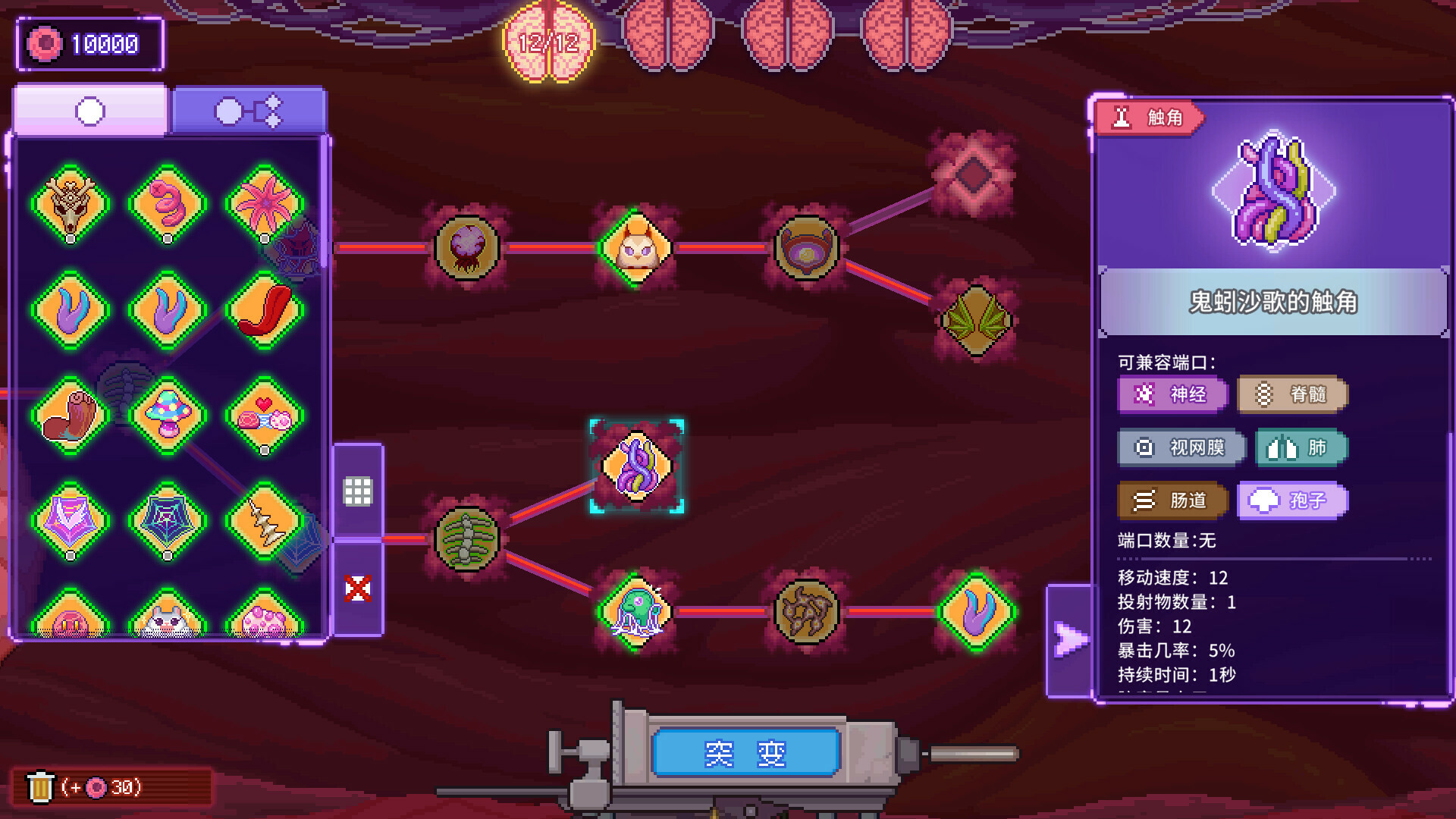Toggle the 孢子 spore port tag
1456x819 pixels.
tap(1291, 500)
